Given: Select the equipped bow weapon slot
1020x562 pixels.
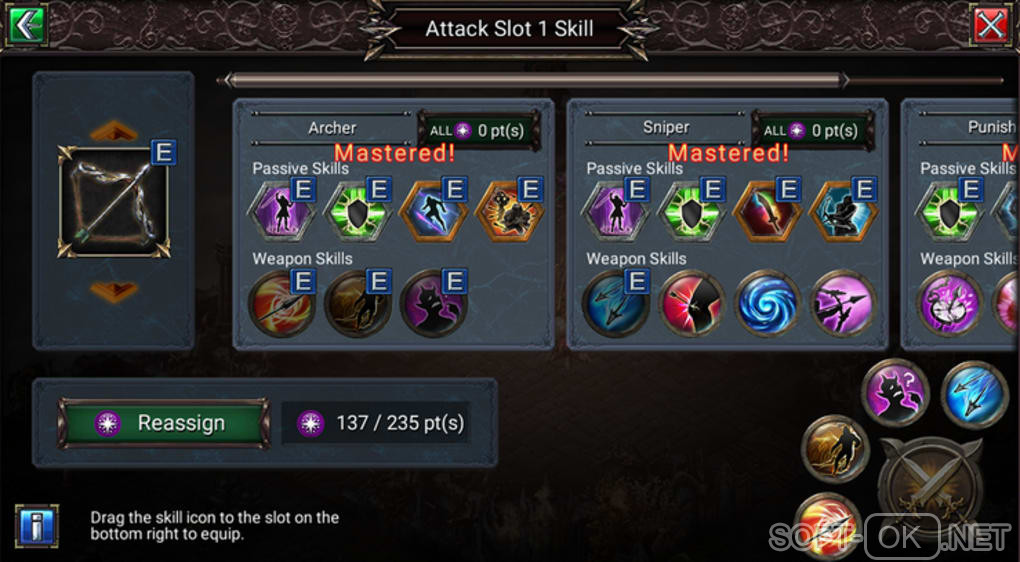Looking at the screenshot, I should (113, 202).
